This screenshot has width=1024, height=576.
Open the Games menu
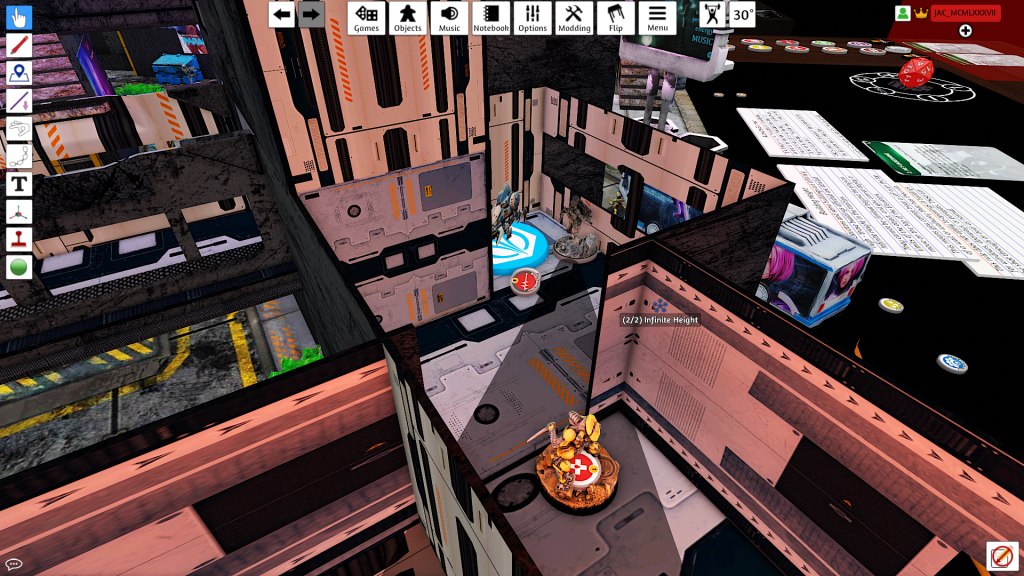pyautogui.click(x=366, y=17)
